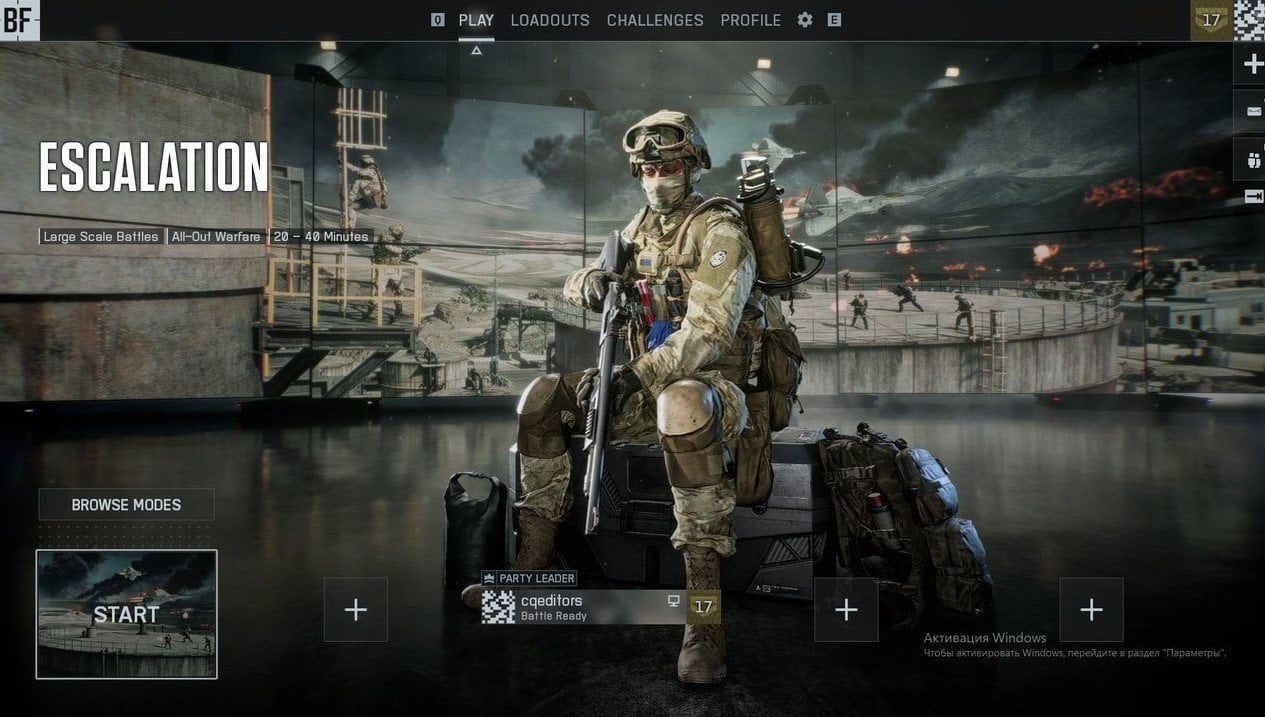1265x717 pixels.
Task: Click the BF logo
Action: (x=19, y=20)
